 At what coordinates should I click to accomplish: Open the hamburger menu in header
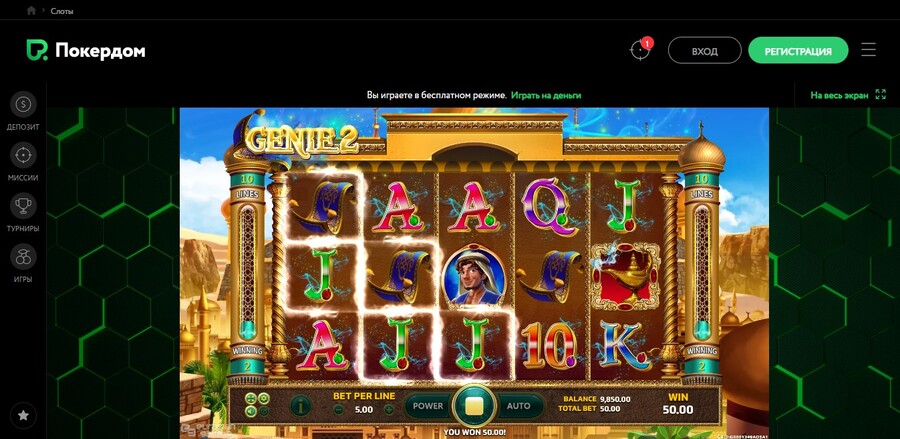(868, 50)
